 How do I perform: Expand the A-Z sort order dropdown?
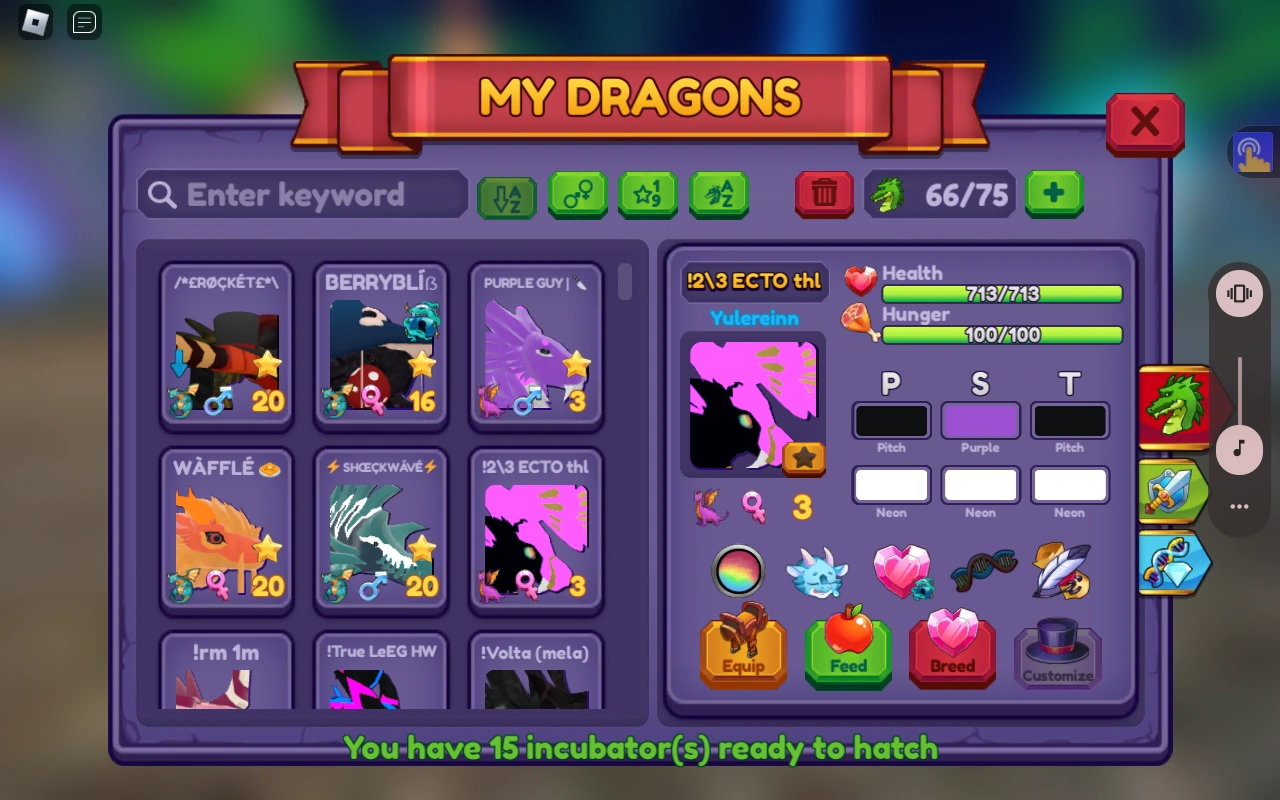click(507, 194)
